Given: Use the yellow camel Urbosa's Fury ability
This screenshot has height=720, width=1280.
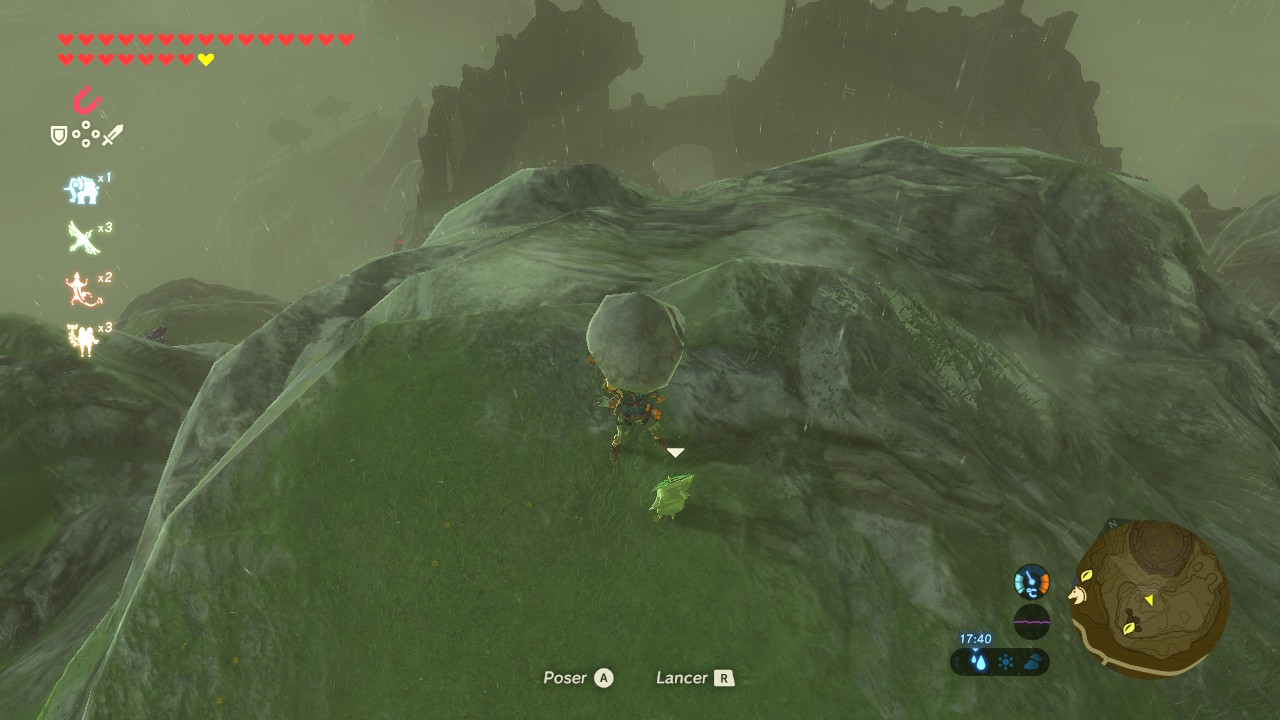Looking at the screenshot, I should point(81,339).
